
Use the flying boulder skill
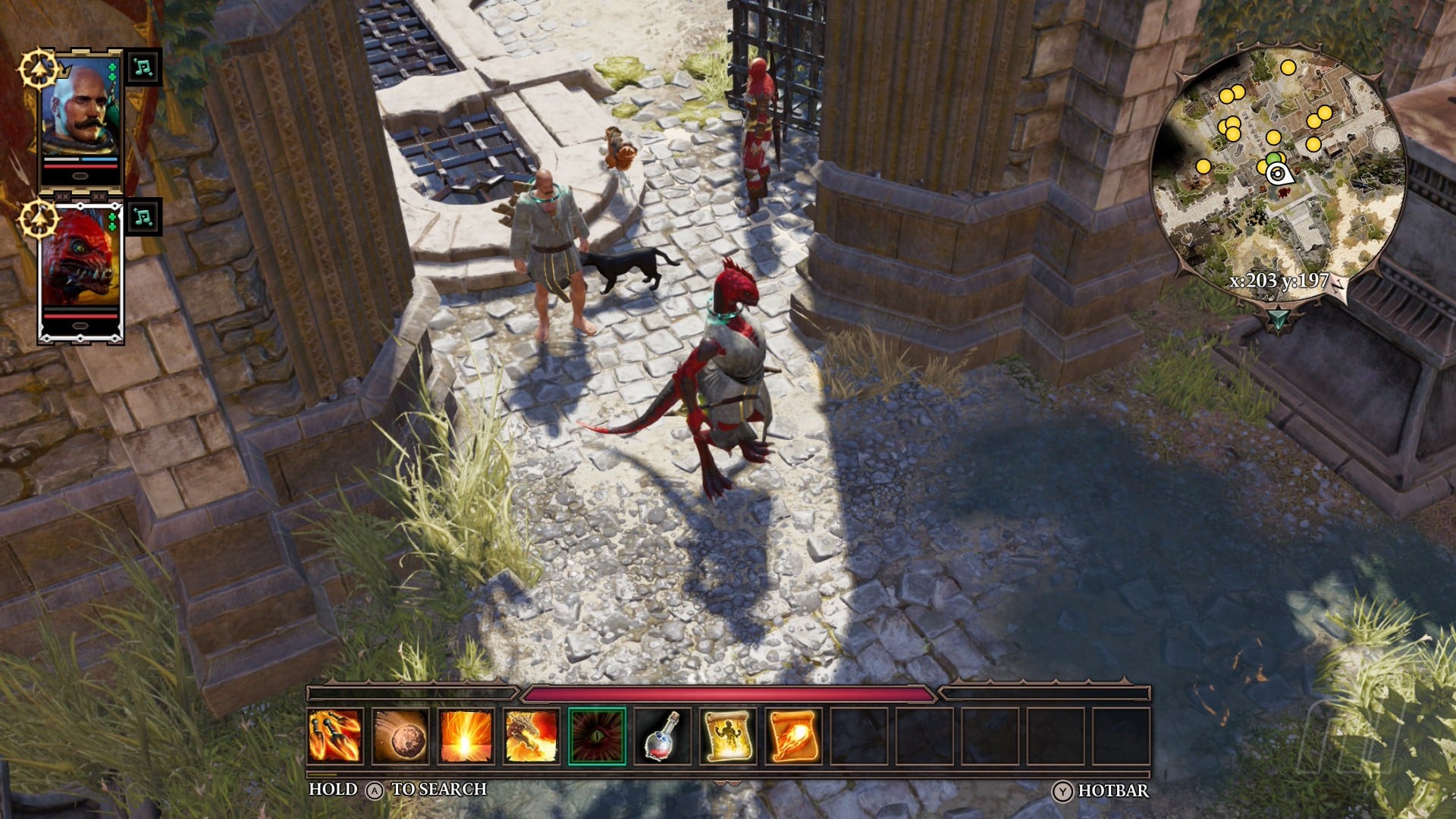pos(400,736)
